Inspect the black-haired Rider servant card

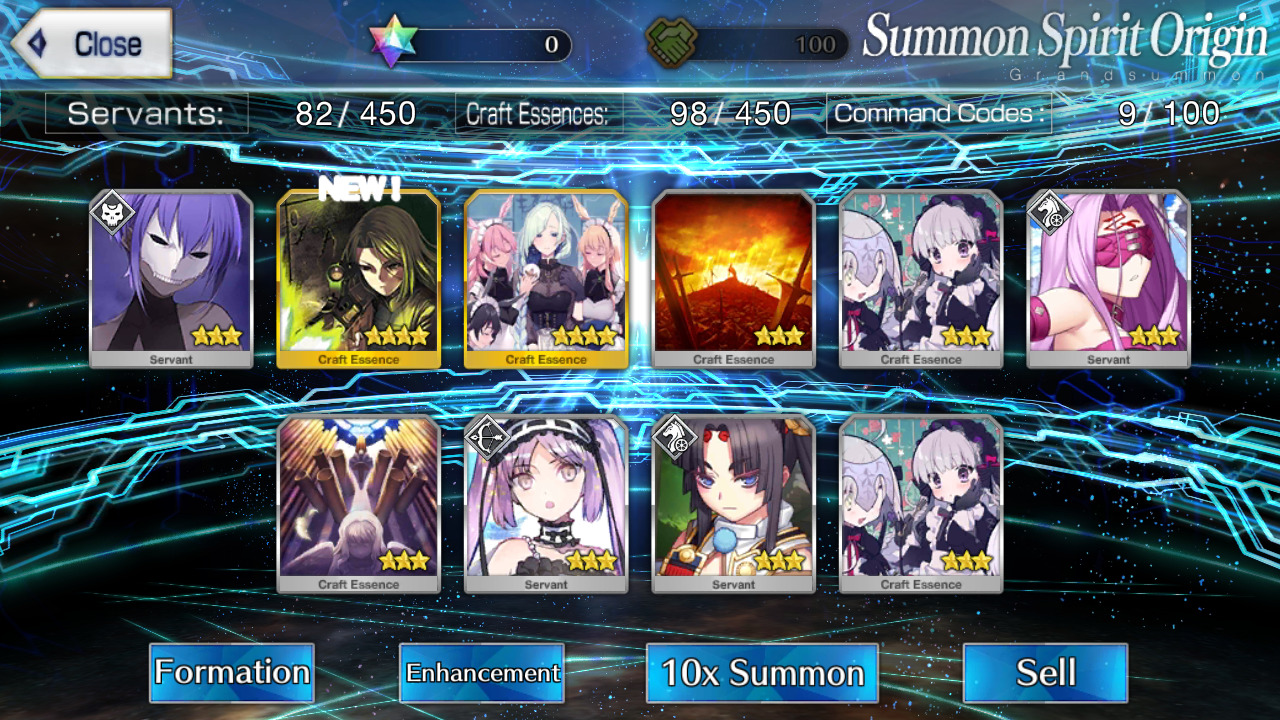[x=733, y=503]
